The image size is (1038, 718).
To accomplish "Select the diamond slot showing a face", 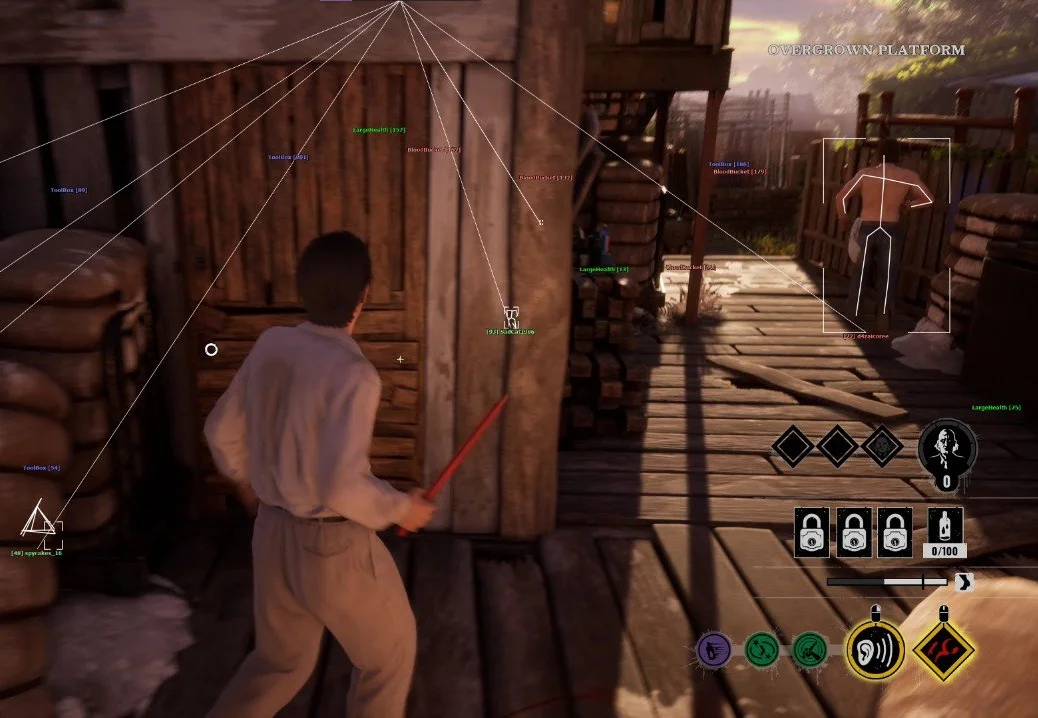I will [882, 446].
